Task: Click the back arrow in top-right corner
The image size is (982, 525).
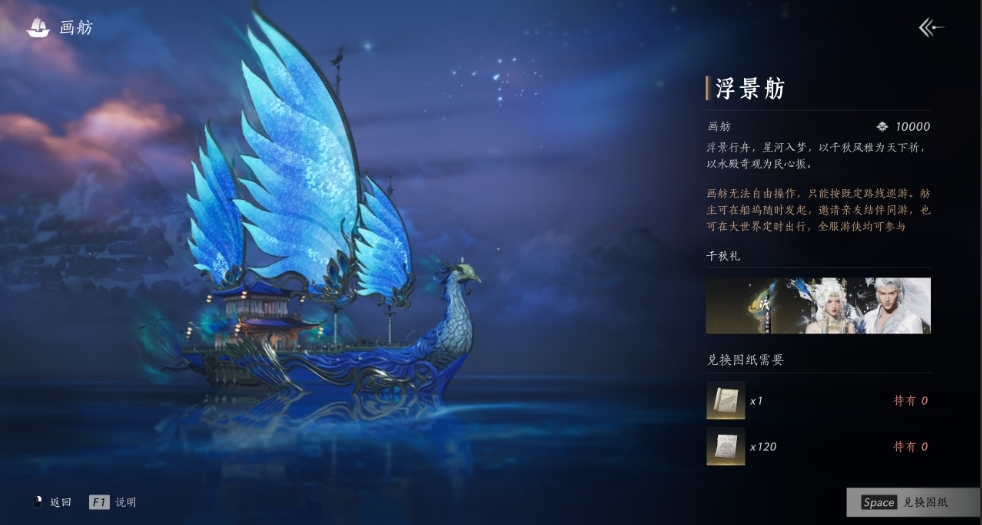Action: 930,28
